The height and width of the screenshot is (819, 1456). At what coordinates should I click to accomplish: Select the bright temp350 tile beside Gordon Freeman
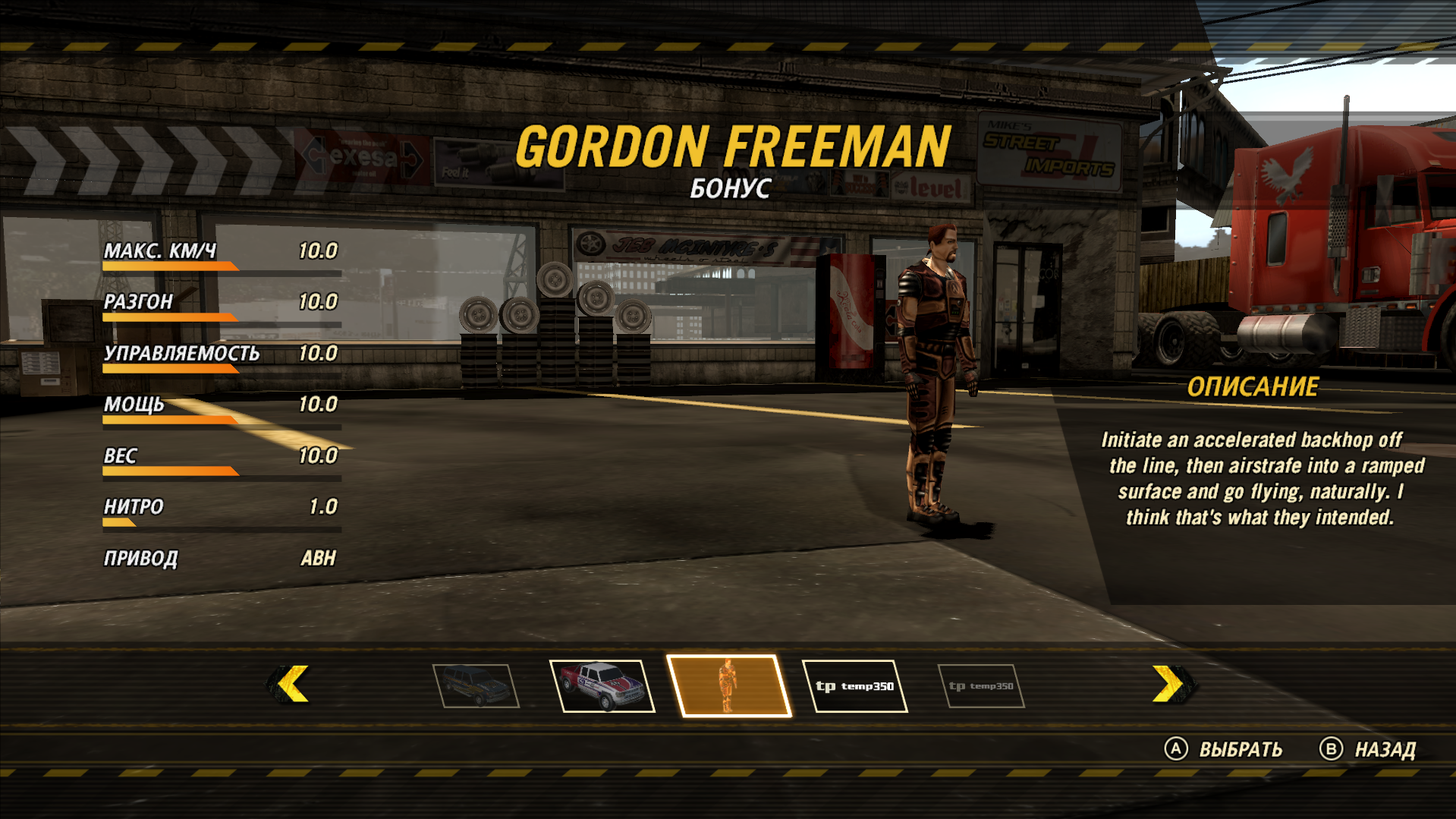[854, 686]
